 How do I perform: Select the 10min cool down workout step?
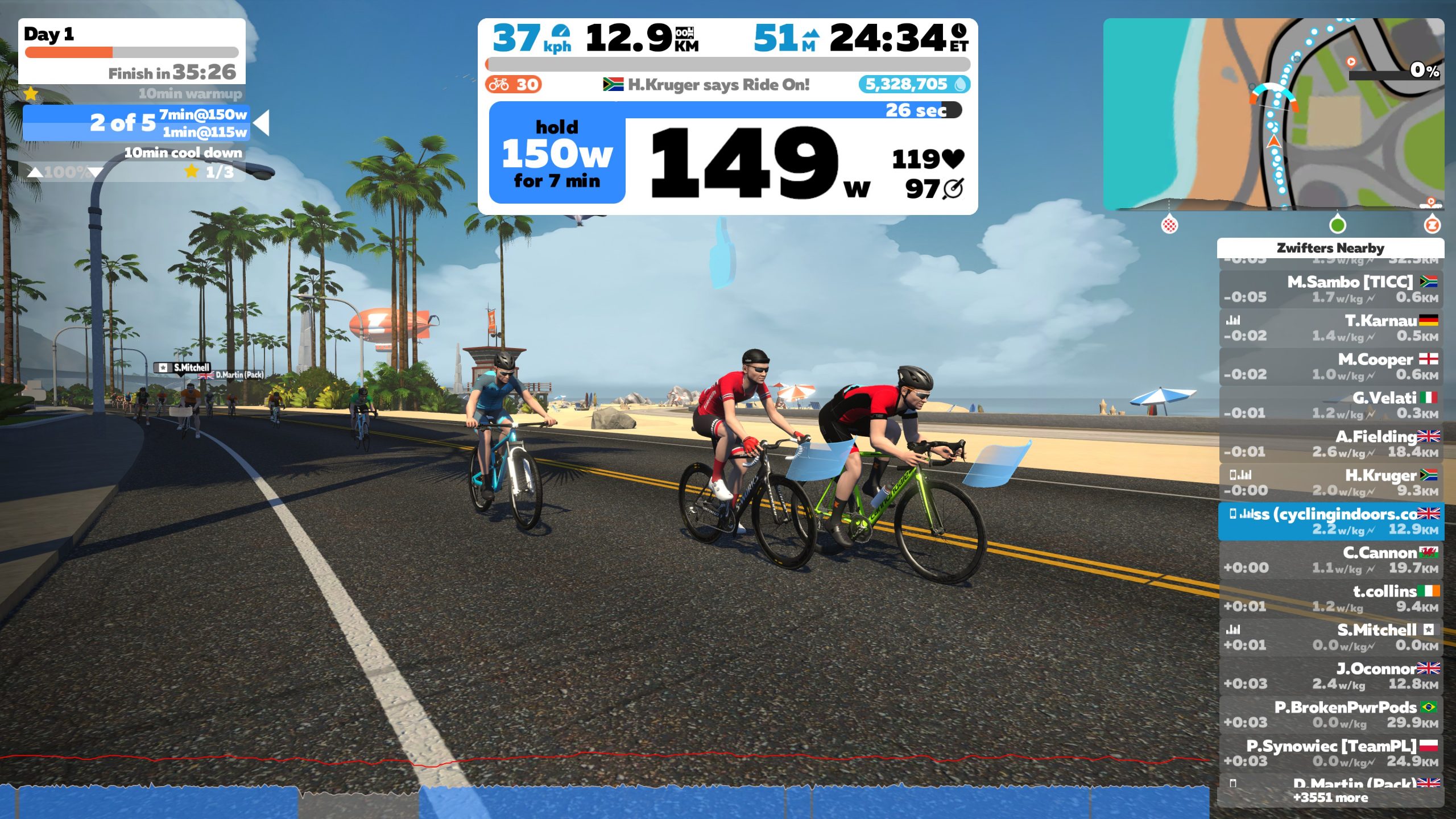(183, 153)
